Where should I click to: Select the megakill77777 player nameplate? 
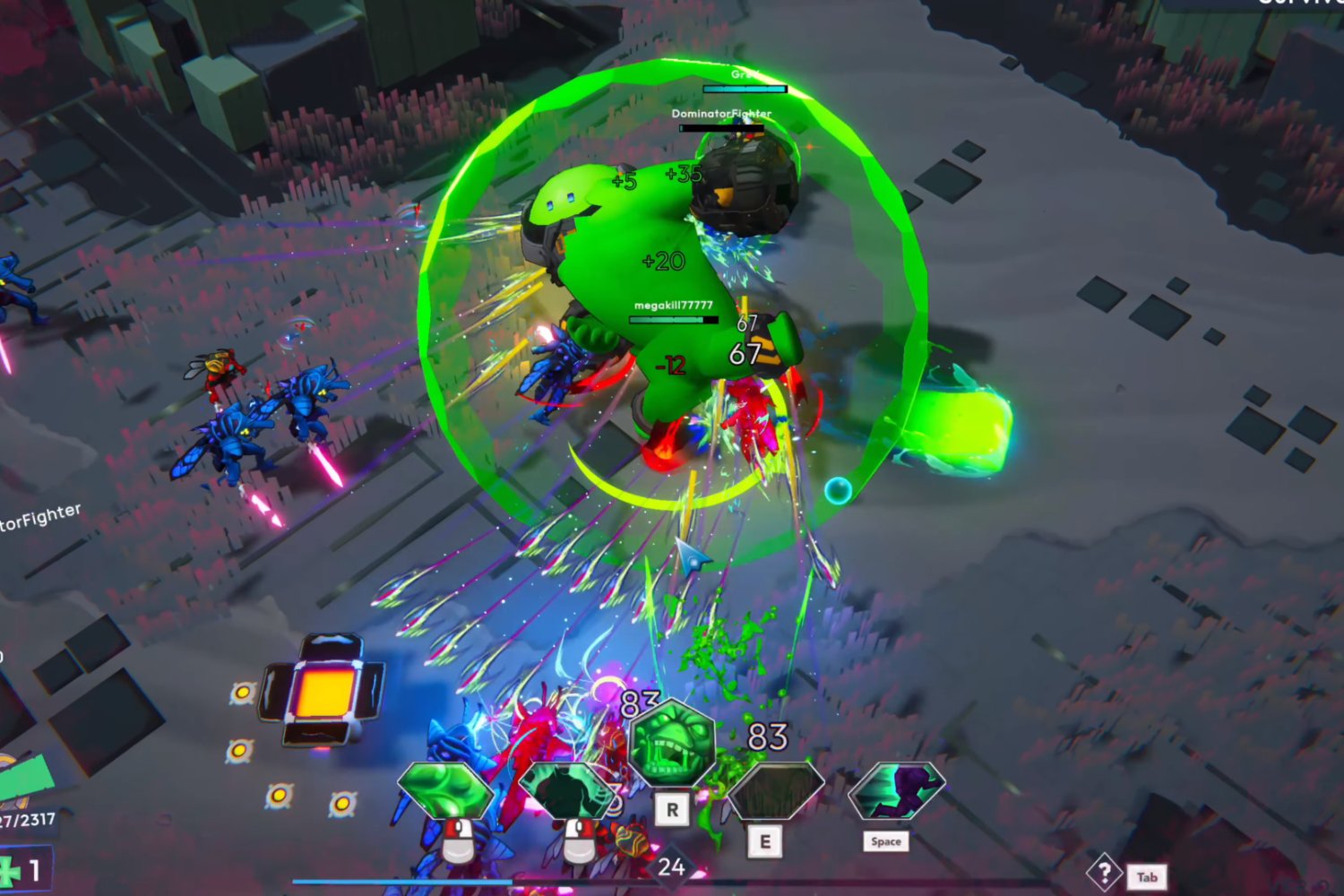click(x=672, y=305)
